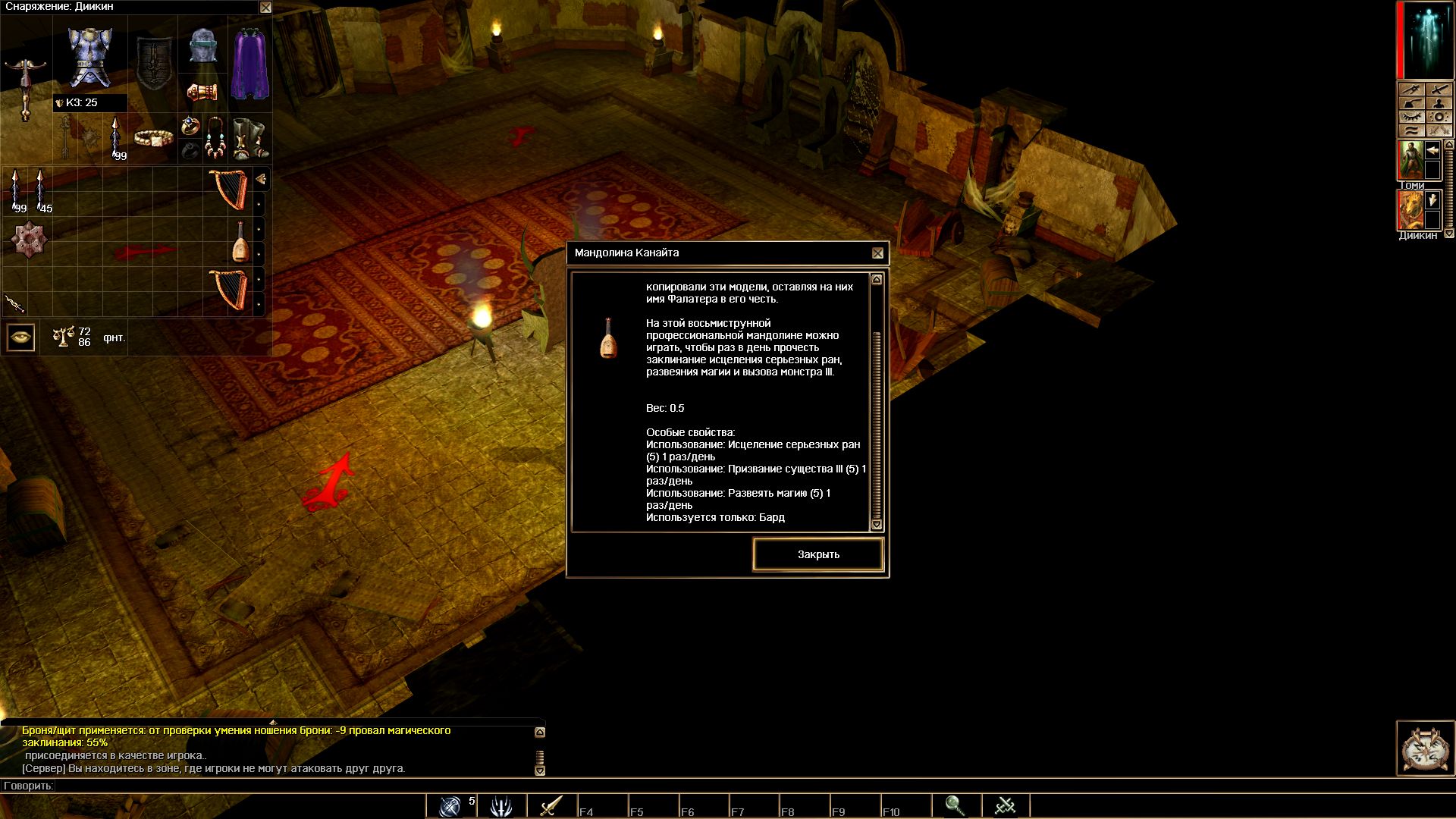Select Tomi's party portrait

click(1411, 159)
